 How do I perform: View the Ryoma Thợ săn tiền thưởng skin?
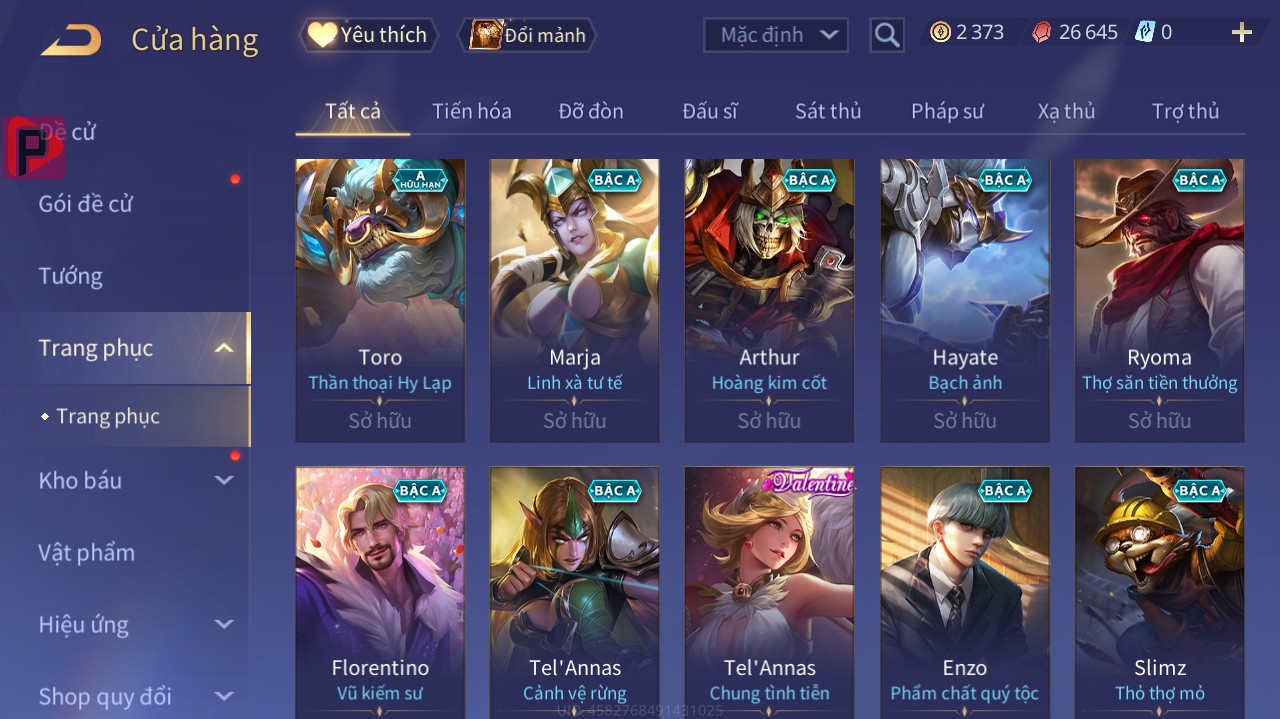point(1159,300)
